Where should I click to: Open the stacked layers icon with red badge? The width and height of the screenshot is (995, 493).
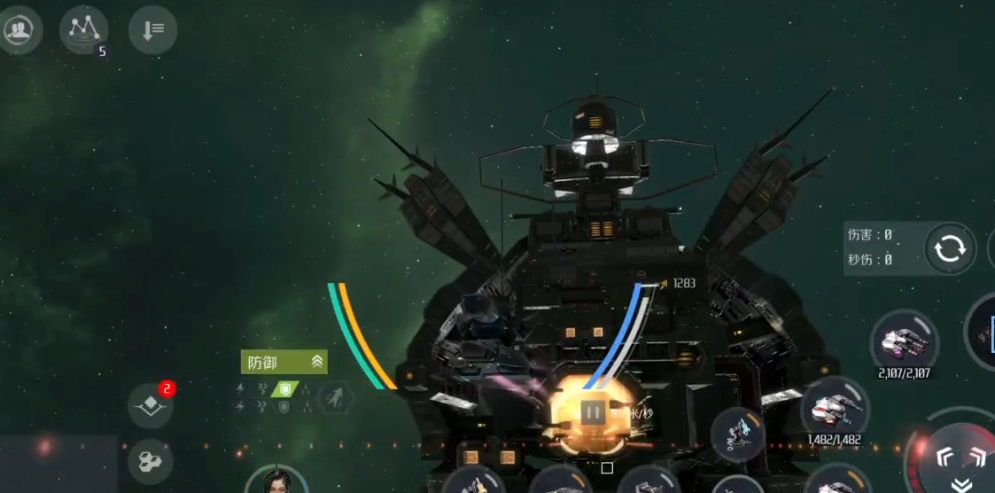[x=151, y=405]
